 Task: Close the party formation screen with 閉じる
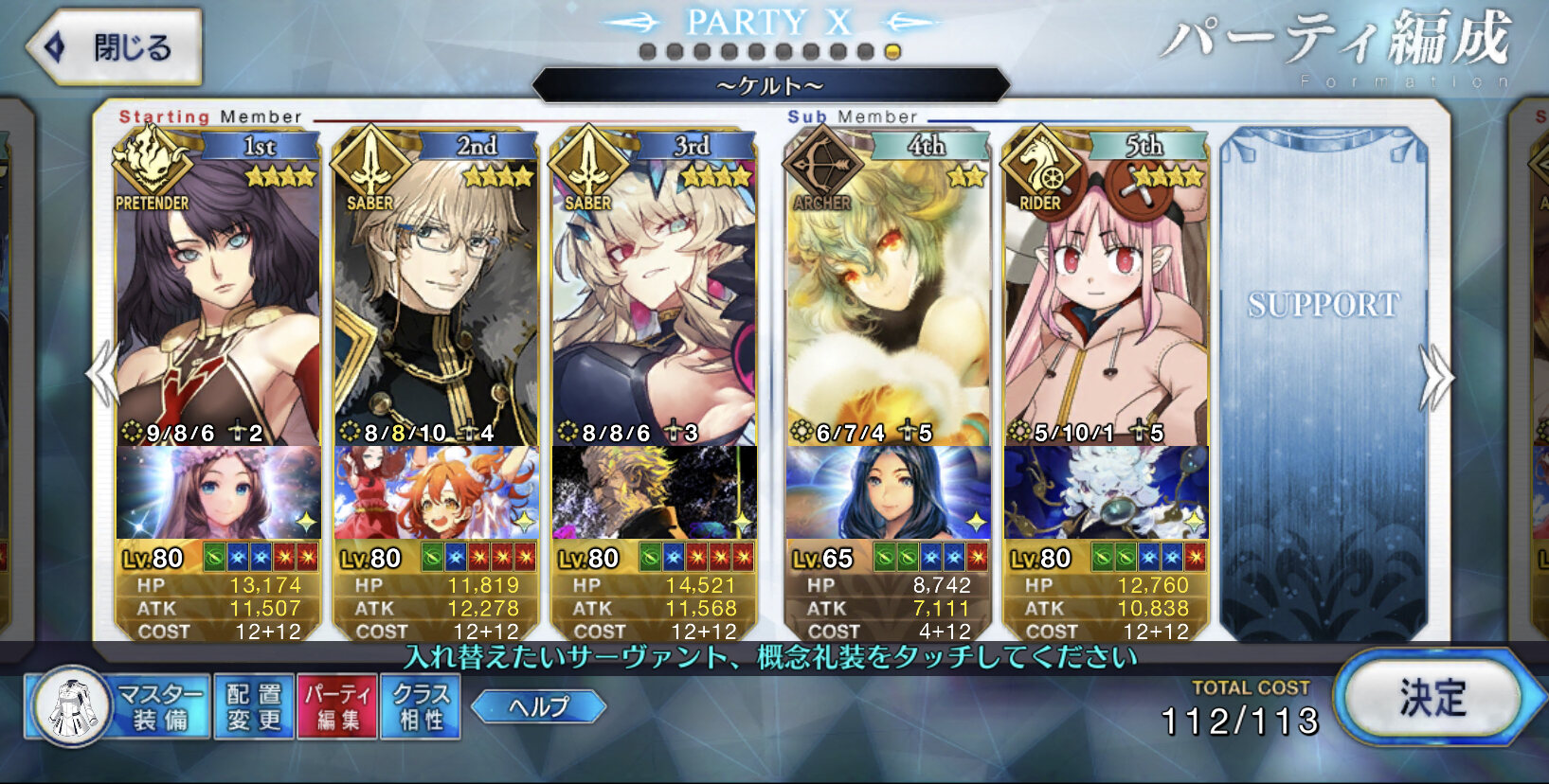click(x=116, y=47)
